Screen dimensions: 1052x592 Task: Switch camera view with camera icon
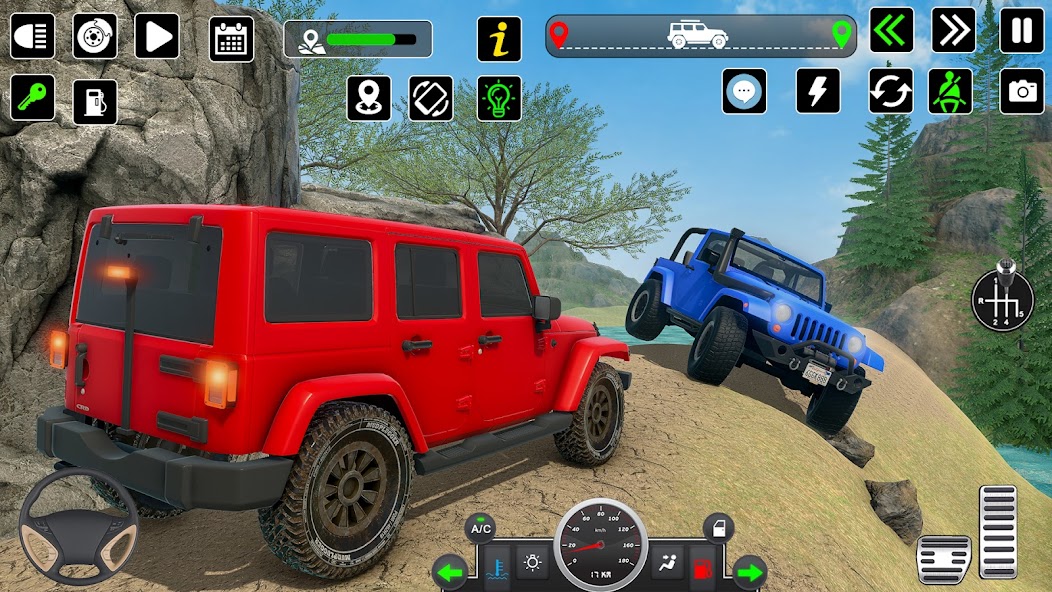pyautogui.click(x=1021, y=91)
